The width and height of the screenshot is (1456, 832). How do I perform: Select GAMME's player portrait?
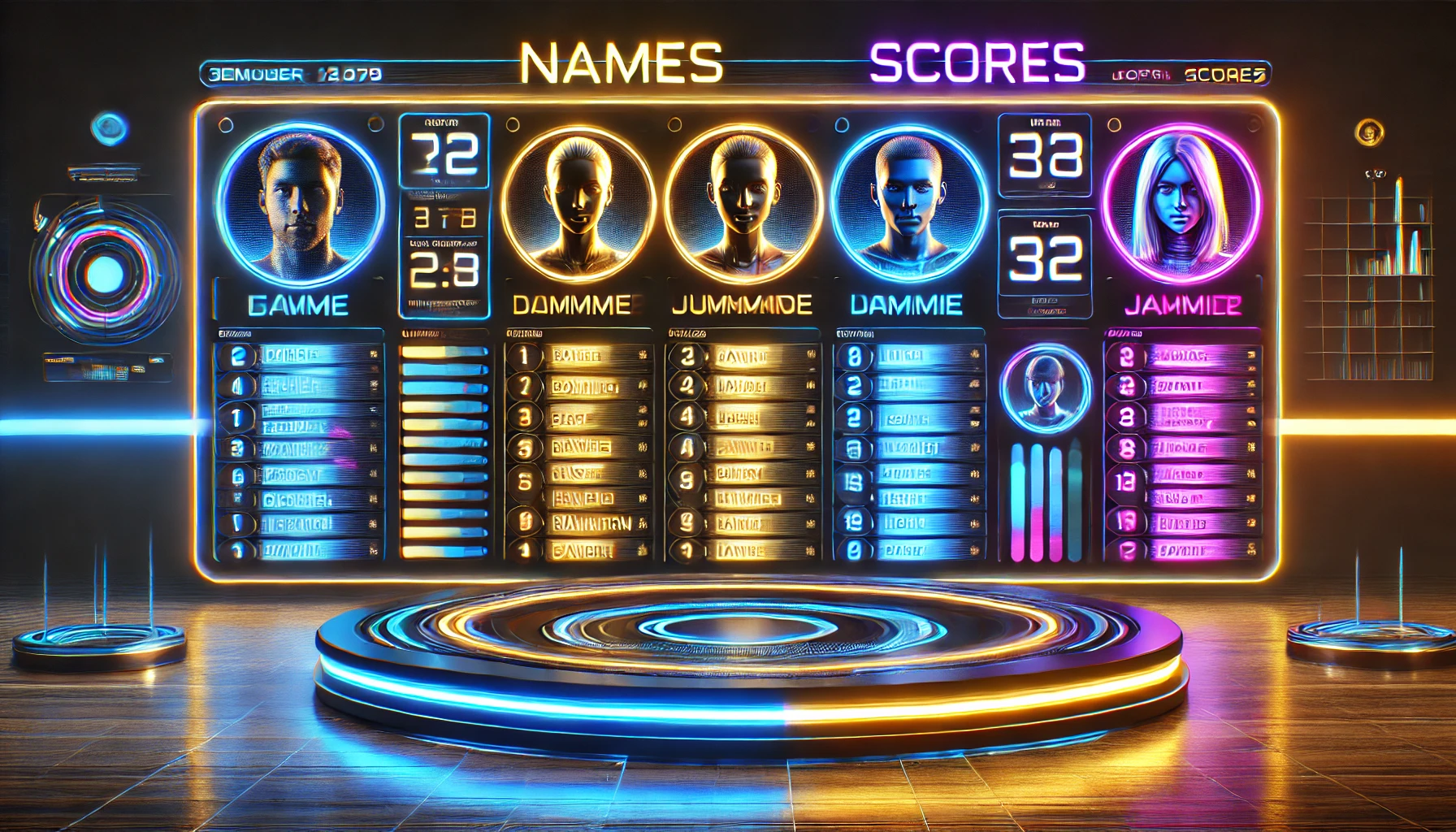(x=300, y=201)
